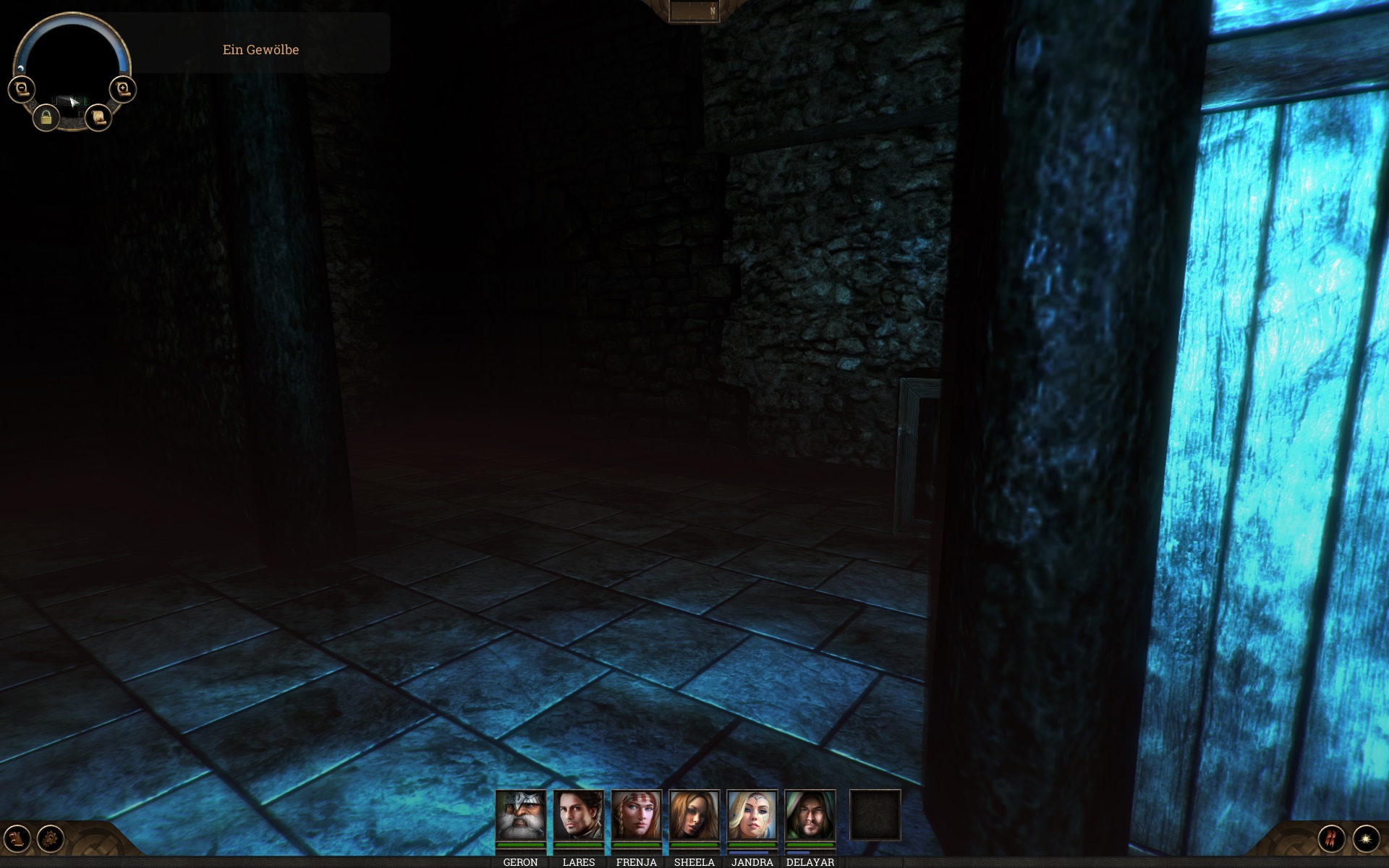Viewport: 1389px width, 868px height.
Task: Choose Delayar's hooded portrait
Action: [810, 815]
